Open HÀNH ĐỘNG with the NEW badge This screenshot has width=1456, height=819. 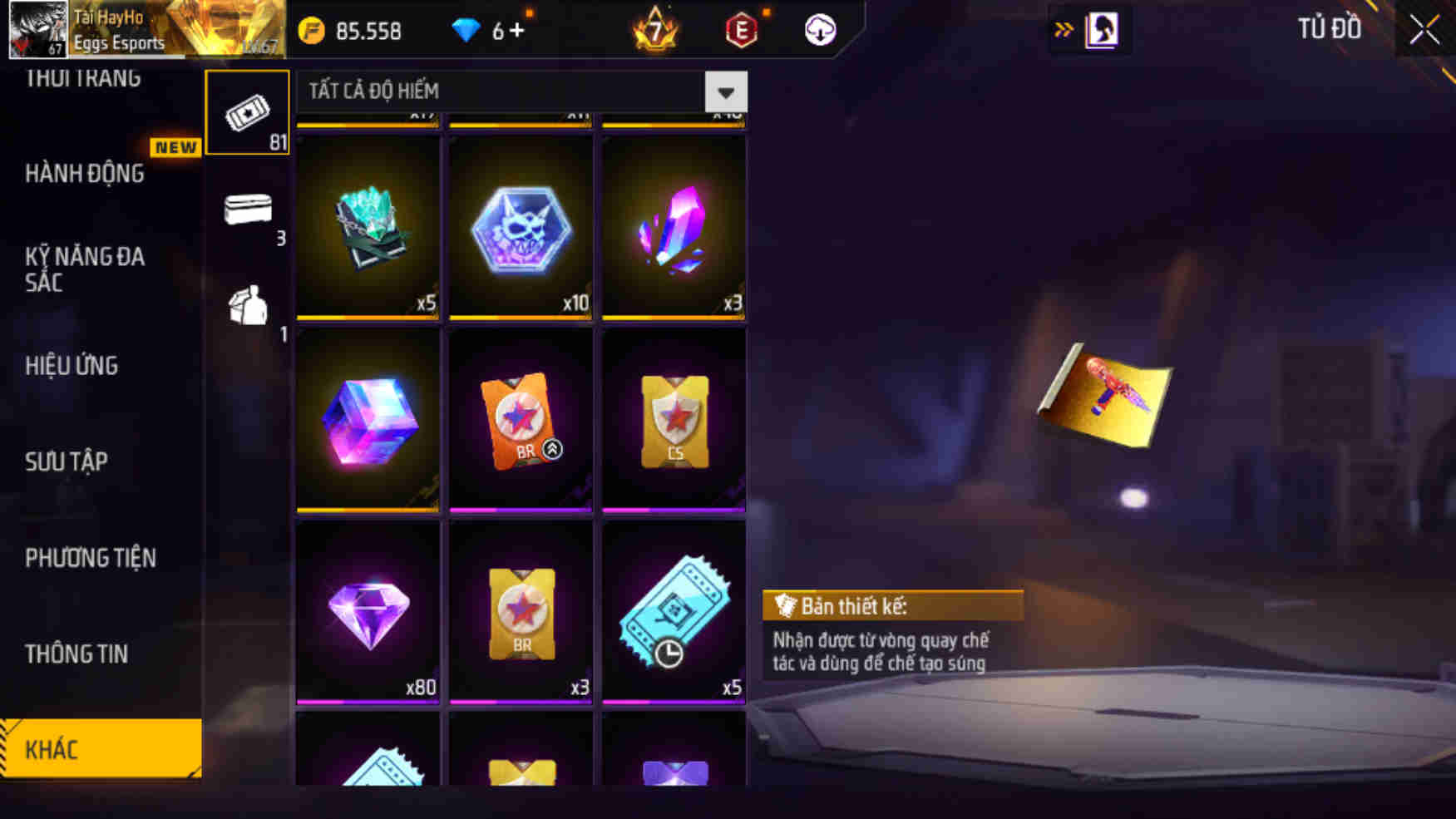[x=83, y=174]
